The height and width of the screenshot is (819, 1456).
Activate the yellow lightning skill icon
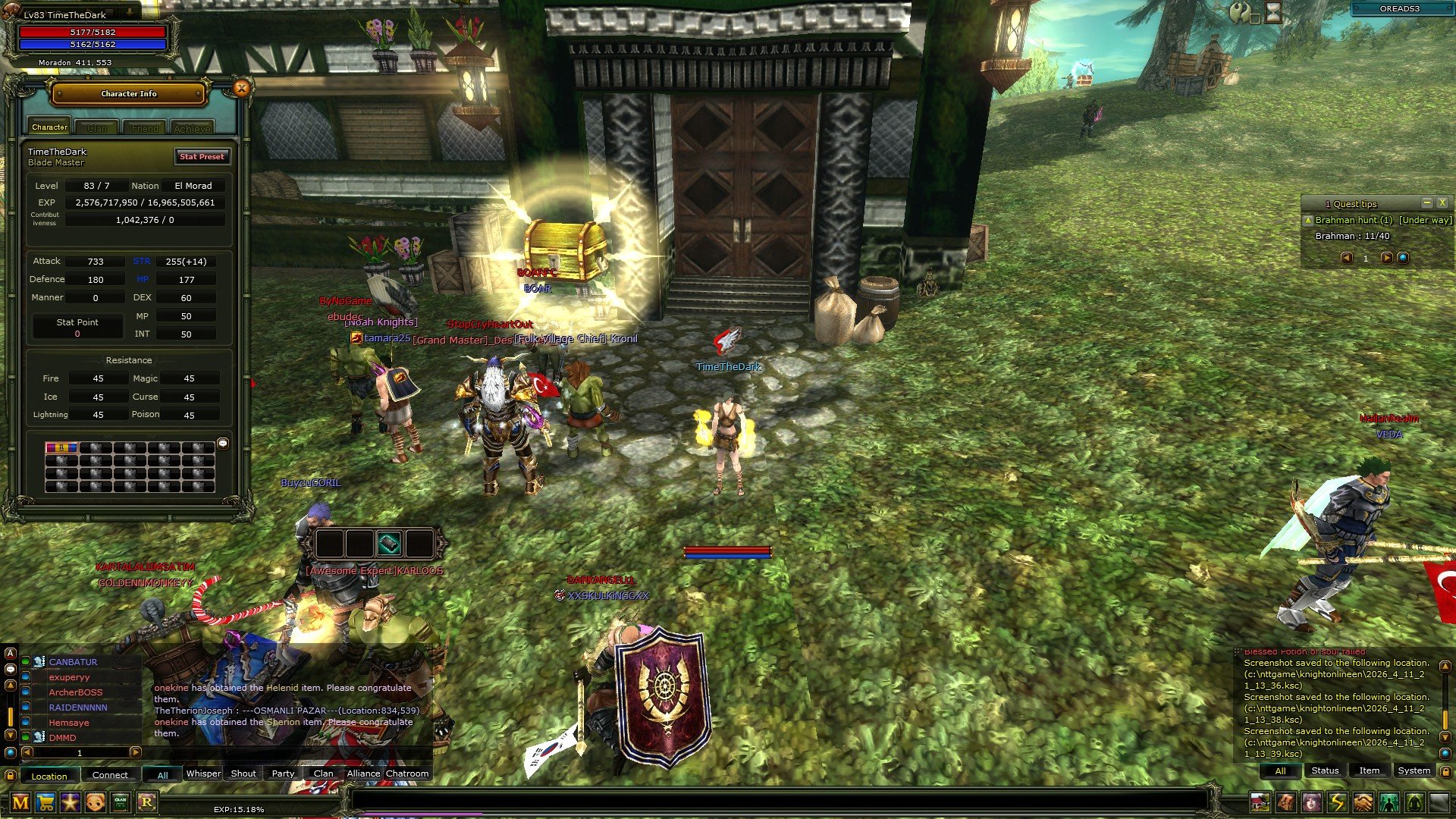click(1337, 802)
